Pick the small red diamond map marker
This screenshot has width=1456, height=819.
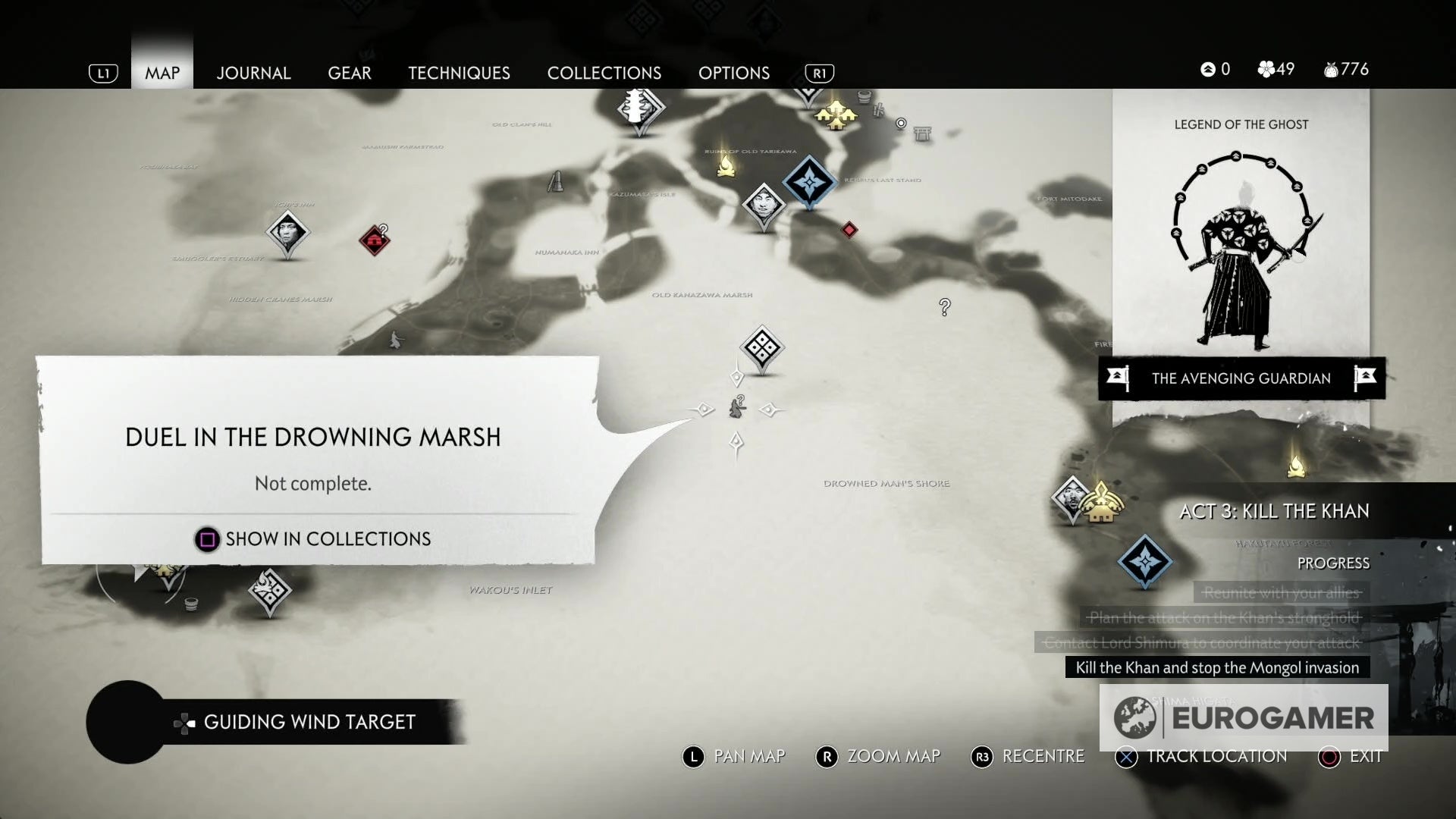point(849,229)
